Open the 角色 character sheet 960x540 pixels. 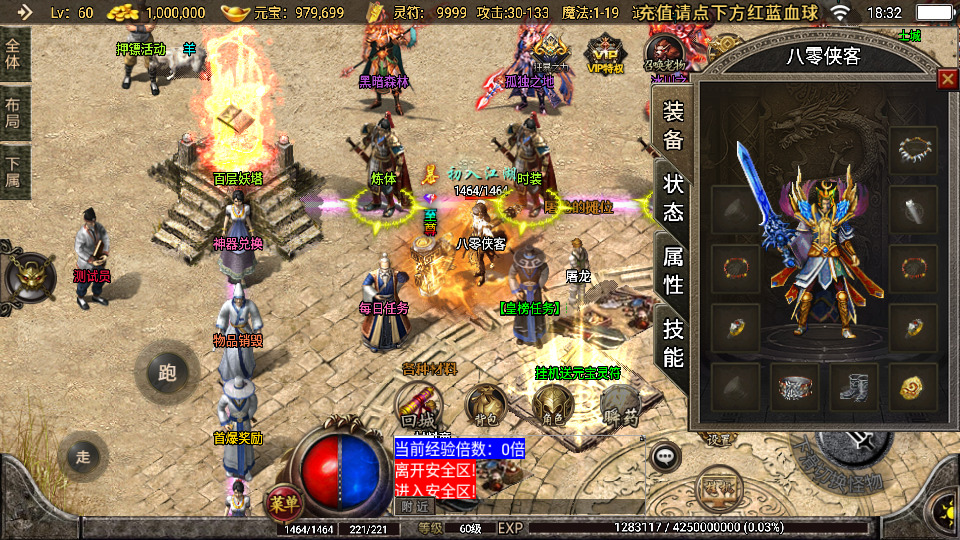[x=551, y=405]
